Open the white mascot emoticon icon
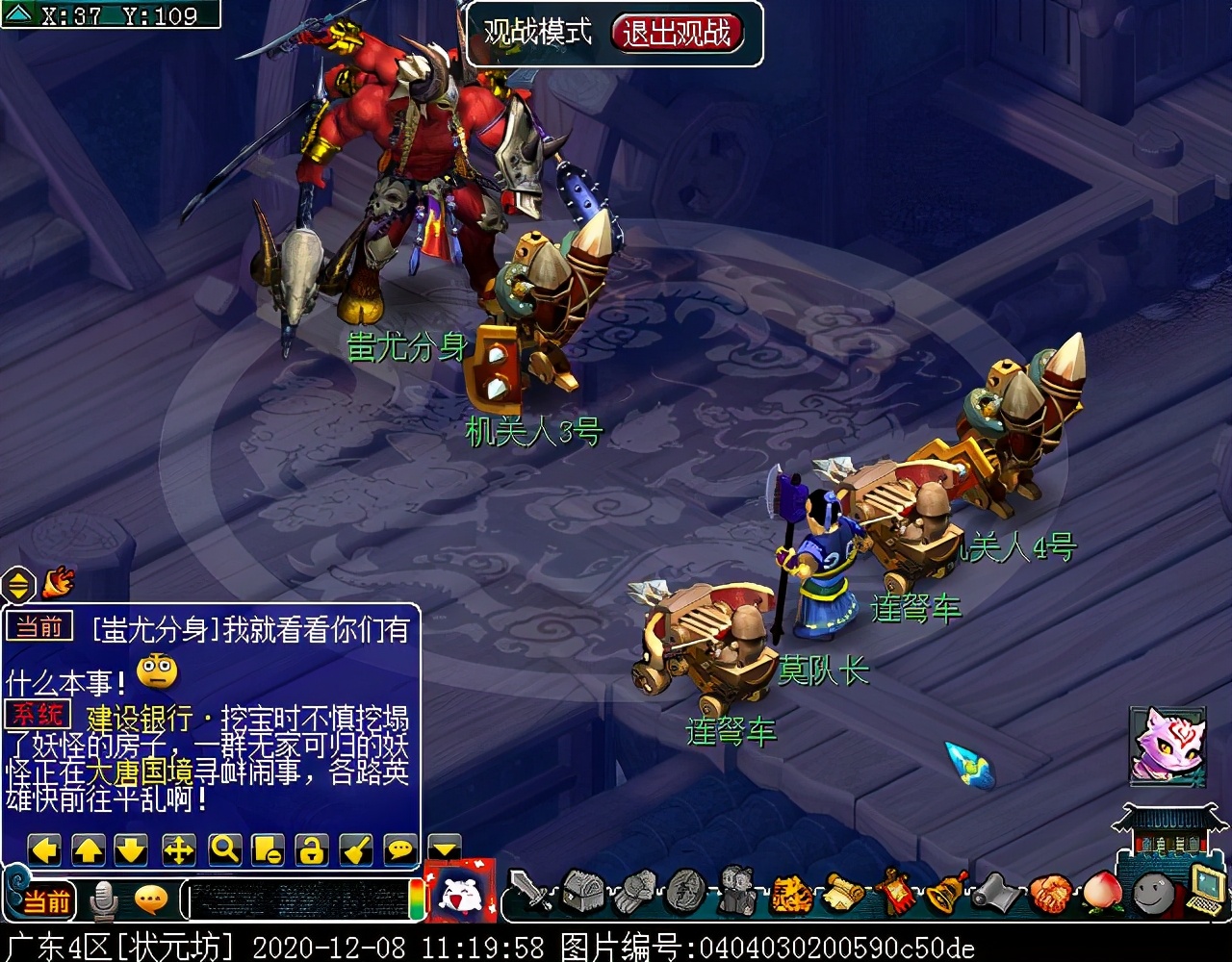 point(460,892)
